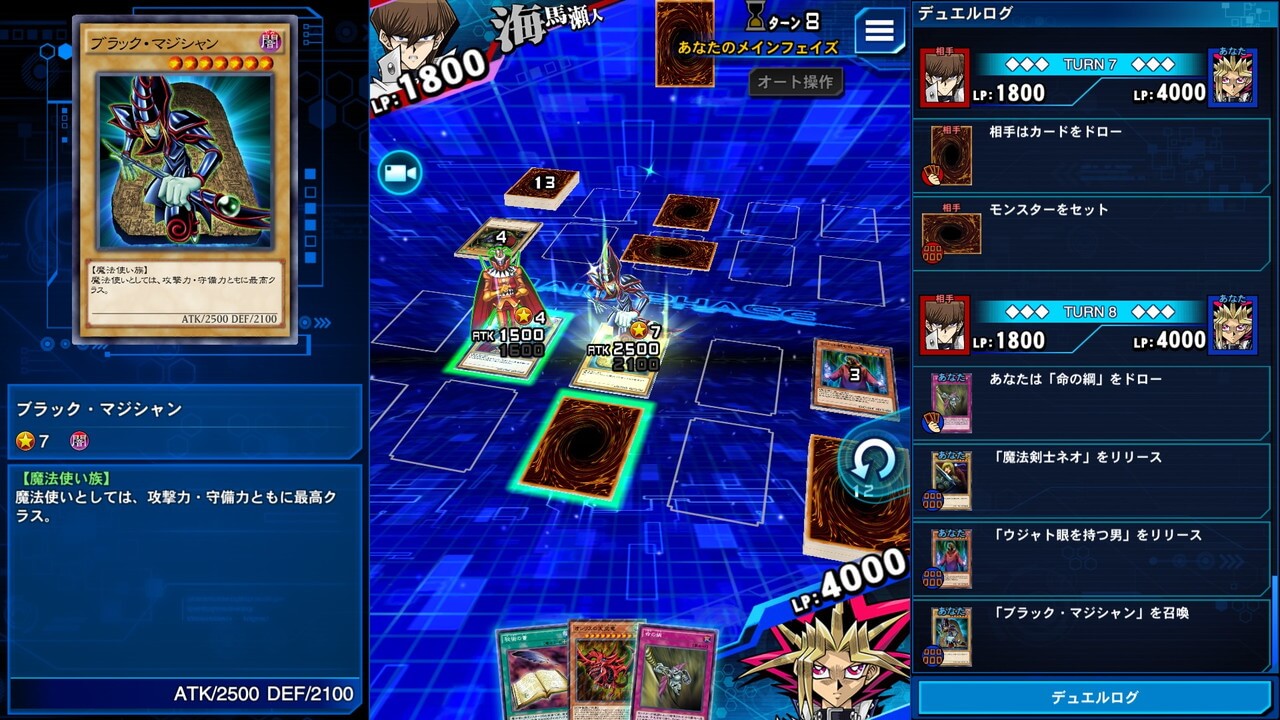Click the デュエルログ button at the bottom
Viewport: 1280px width, 720px height.
pos(1094,697)
